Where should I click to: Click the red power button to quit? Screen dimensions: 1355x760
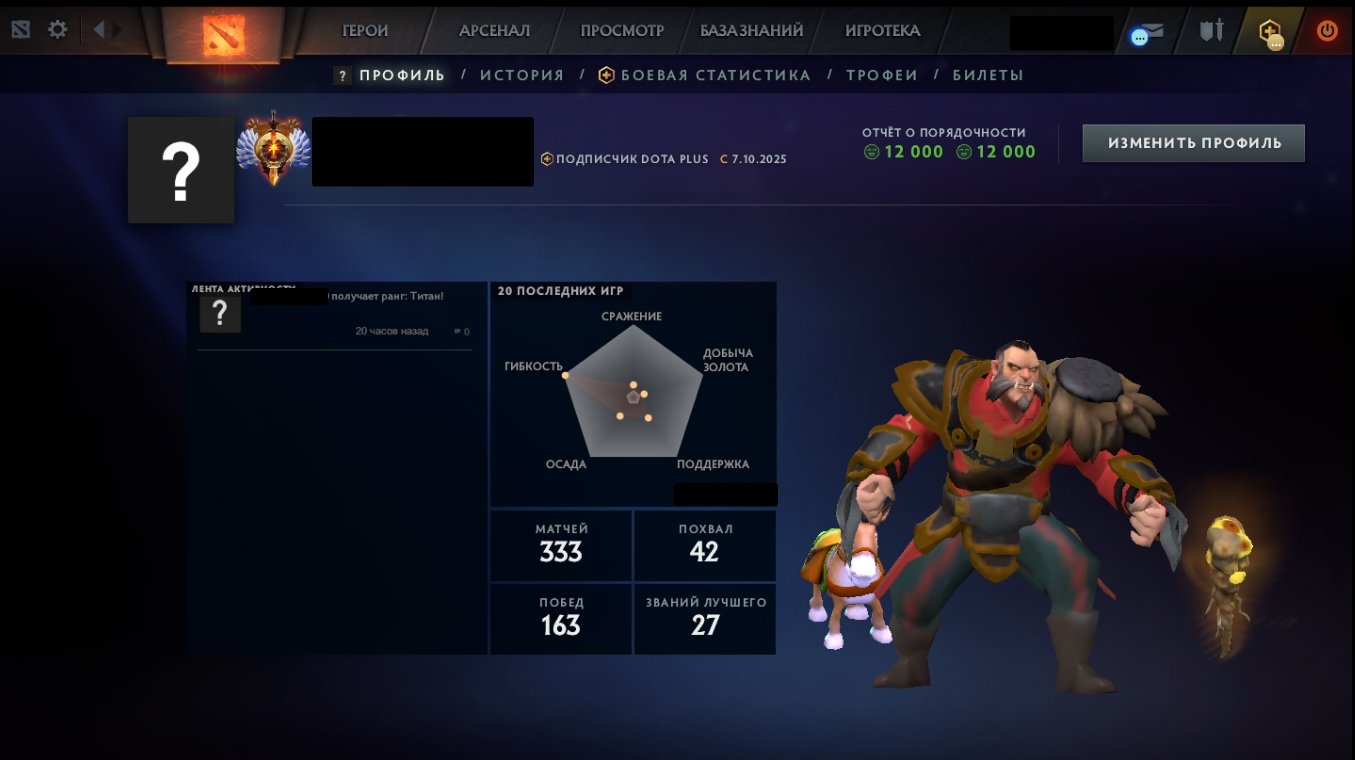[x=1329, y=30]
